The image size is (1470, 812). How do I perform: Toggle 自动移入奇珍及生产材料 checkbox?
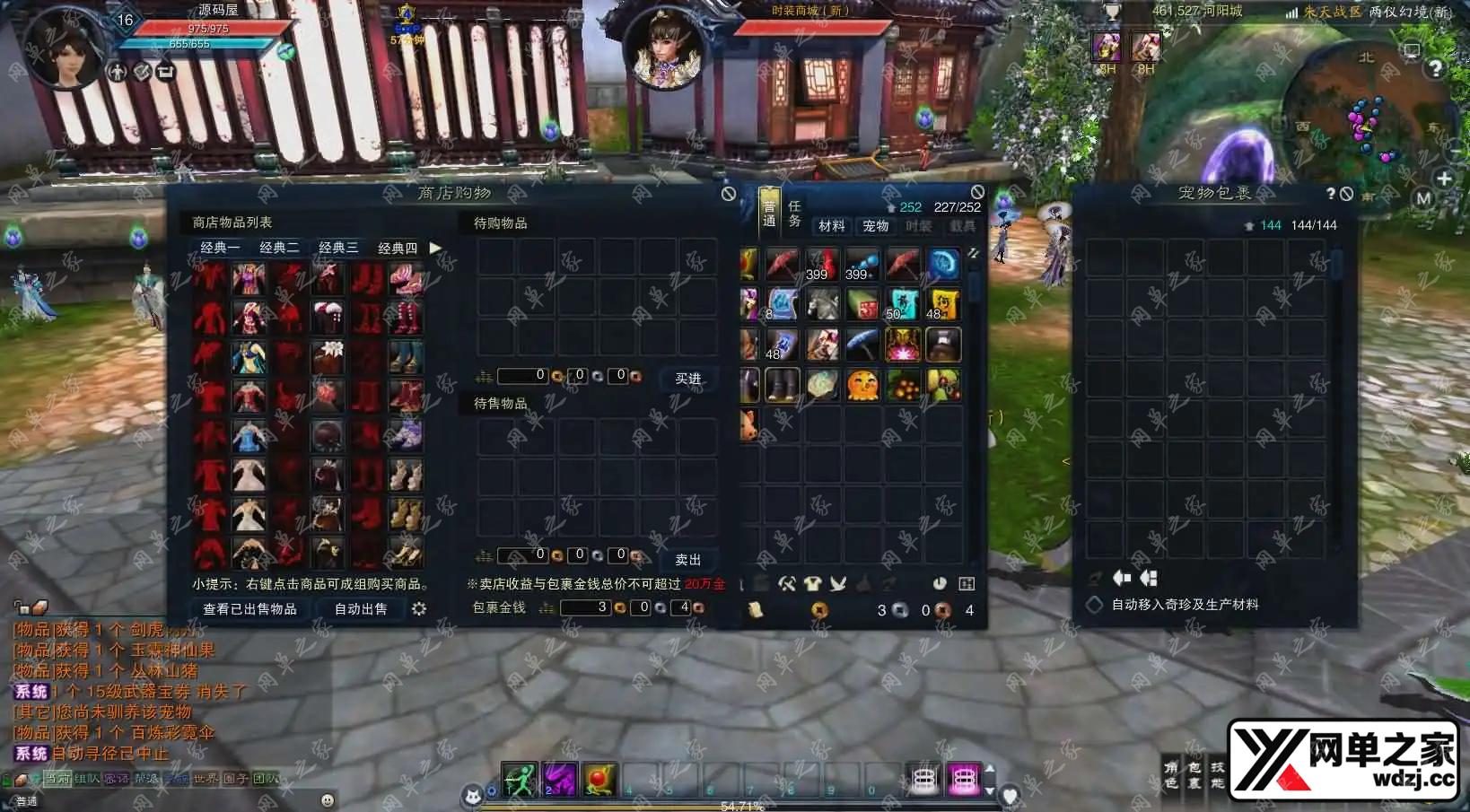coord(1095,605)
